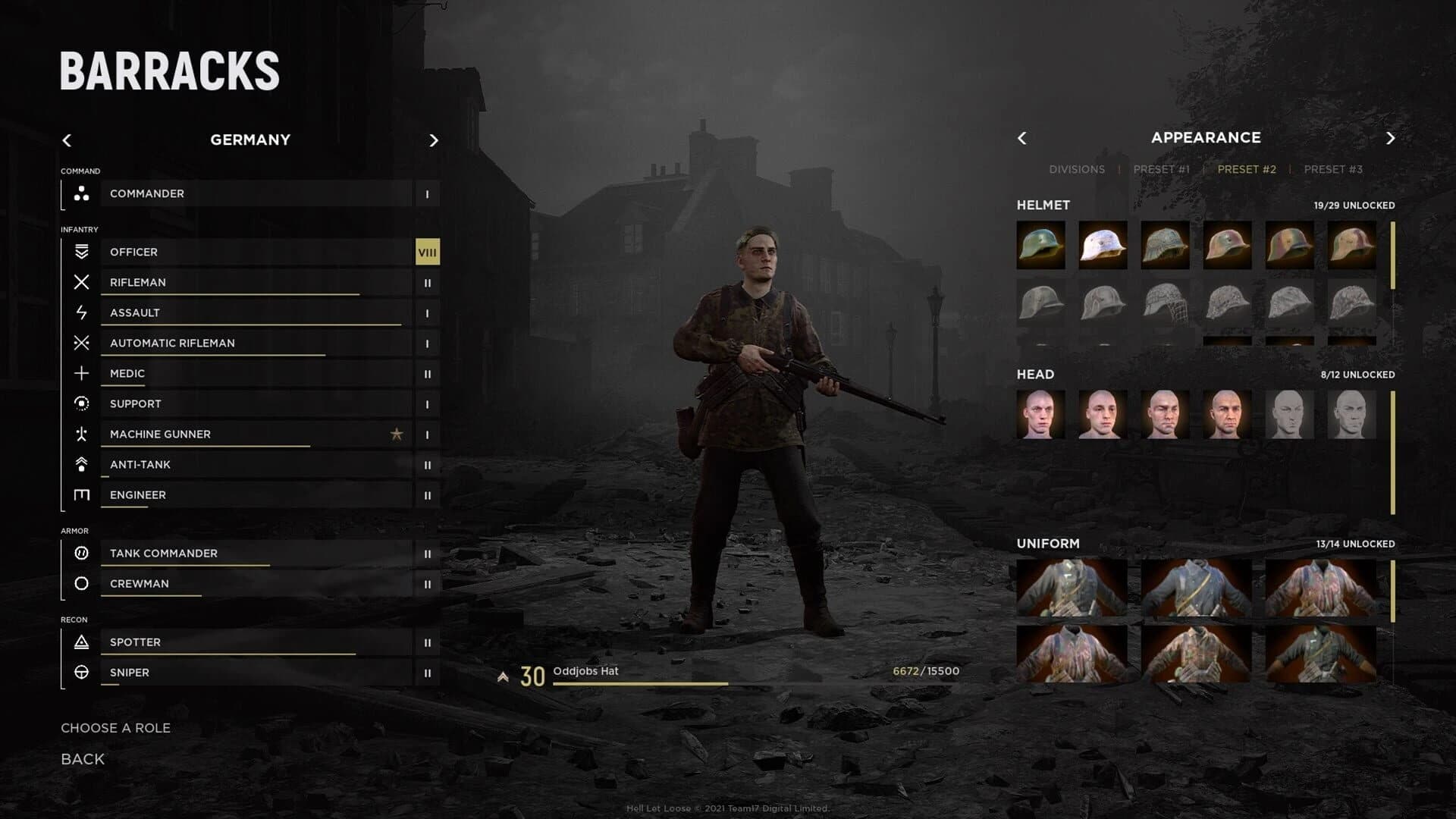This screenshot has width=1456, height=819.
Task: Select the Commander role icon
Action: coord(82,194)
